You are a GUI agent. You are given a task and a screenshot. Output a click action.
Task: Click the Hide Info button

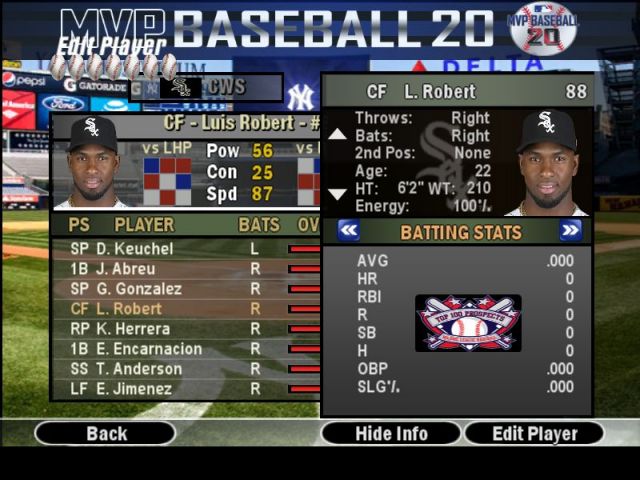[391, 434]
